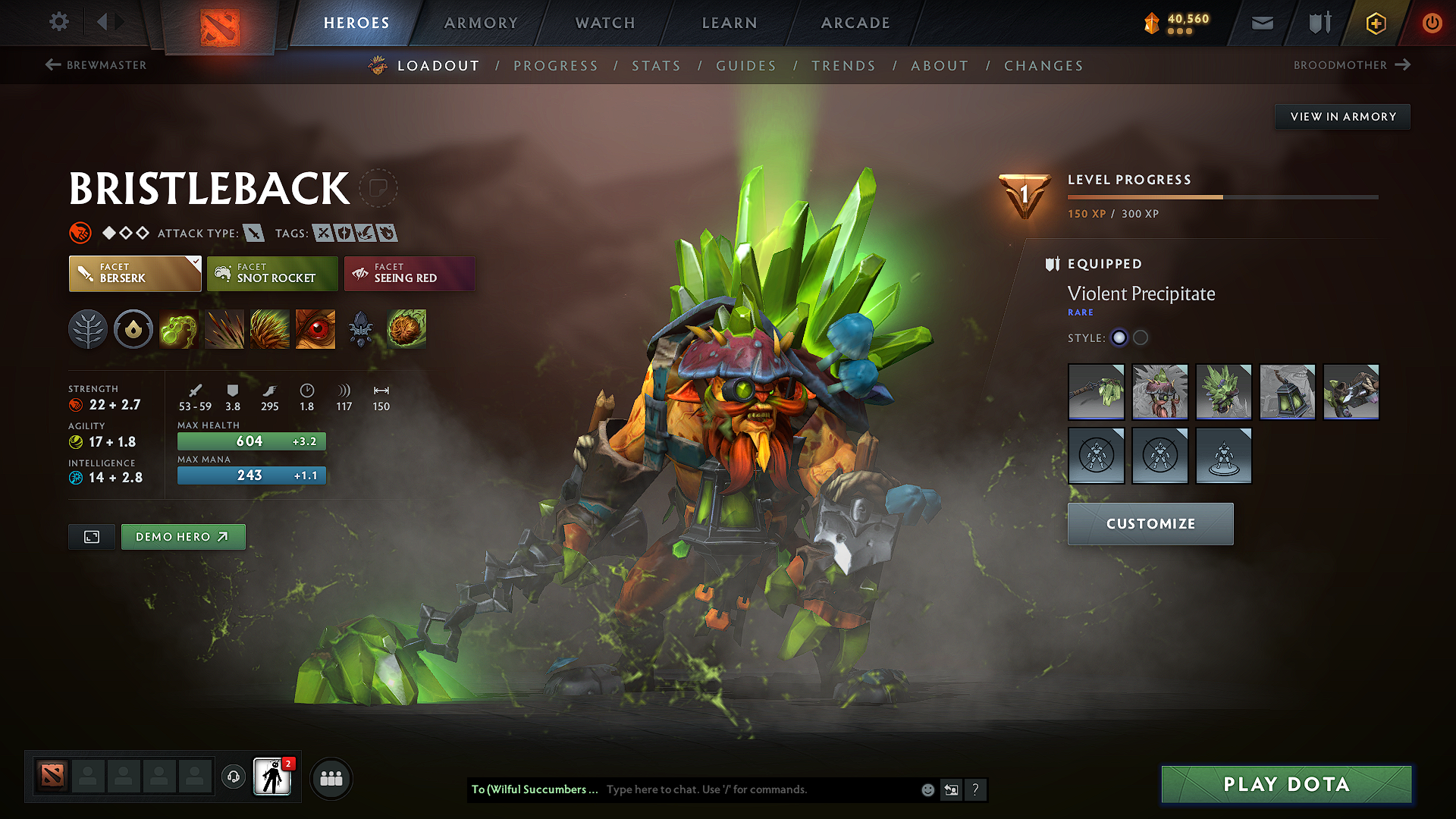
Task: Open the friends list people icon
Action: click(x=331, y=778)
